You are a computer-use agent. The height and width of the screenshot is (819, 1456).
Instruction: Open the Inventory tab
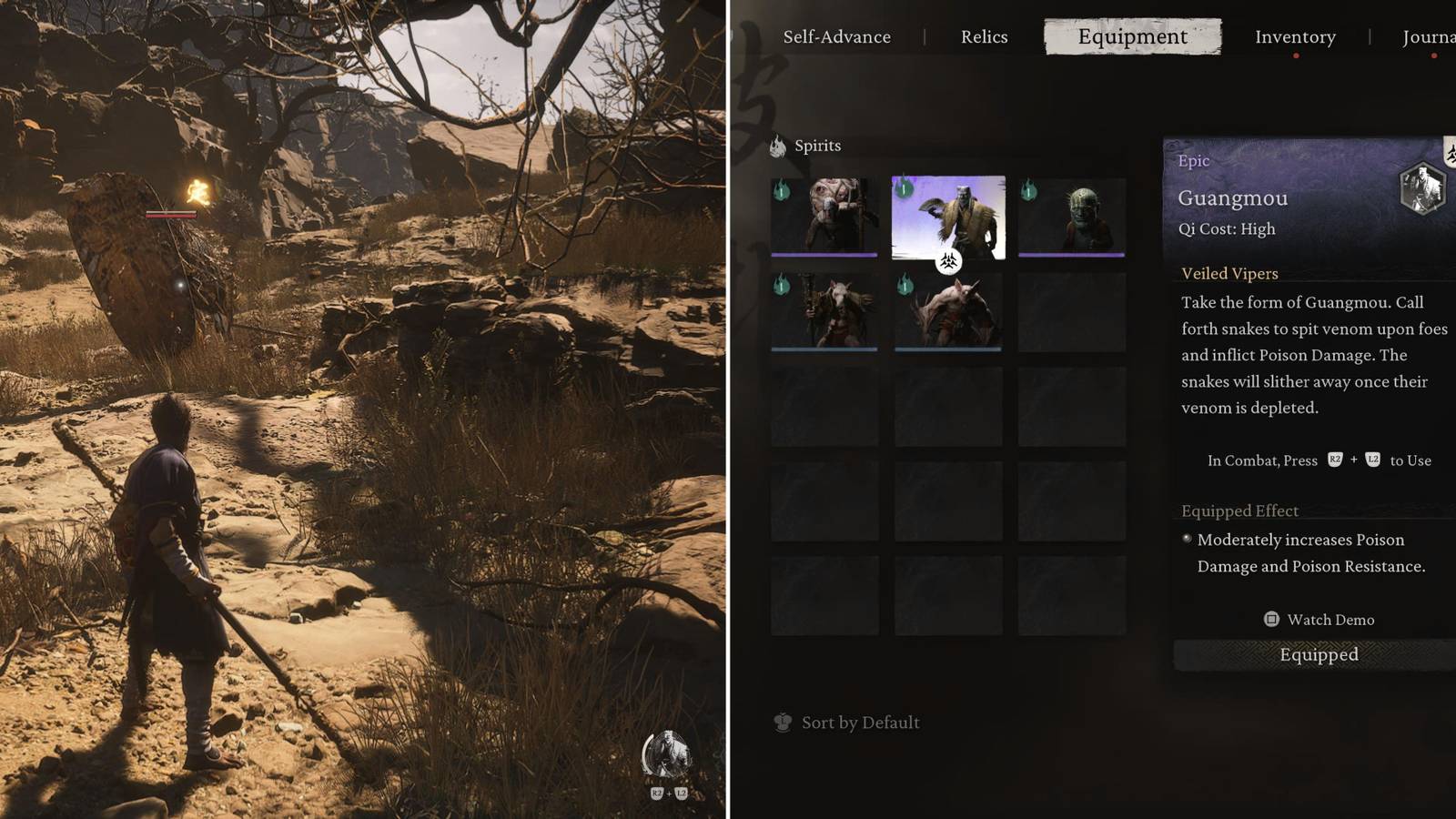click(x=1295, y=36)
